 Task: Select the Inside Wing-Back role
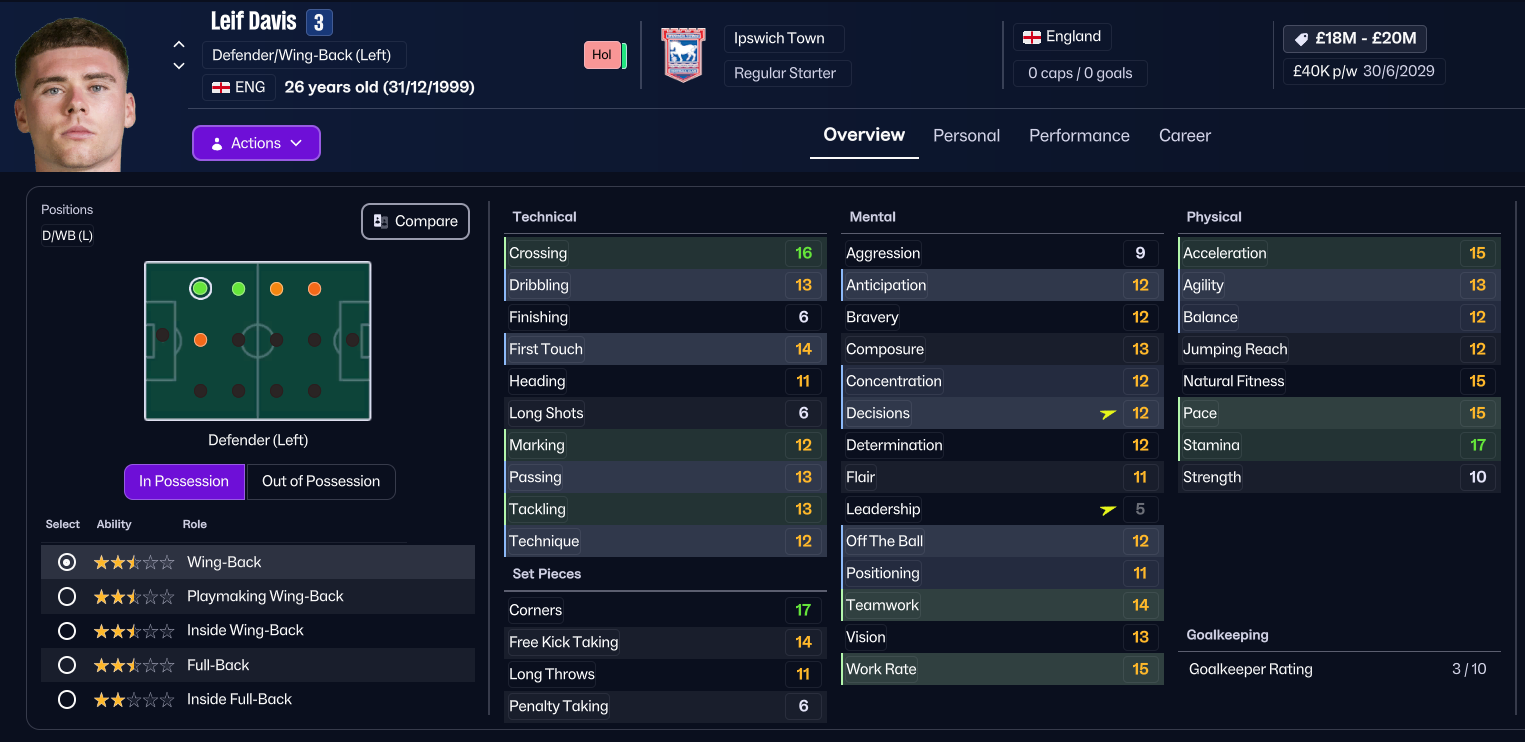click(x=67, y=631)
